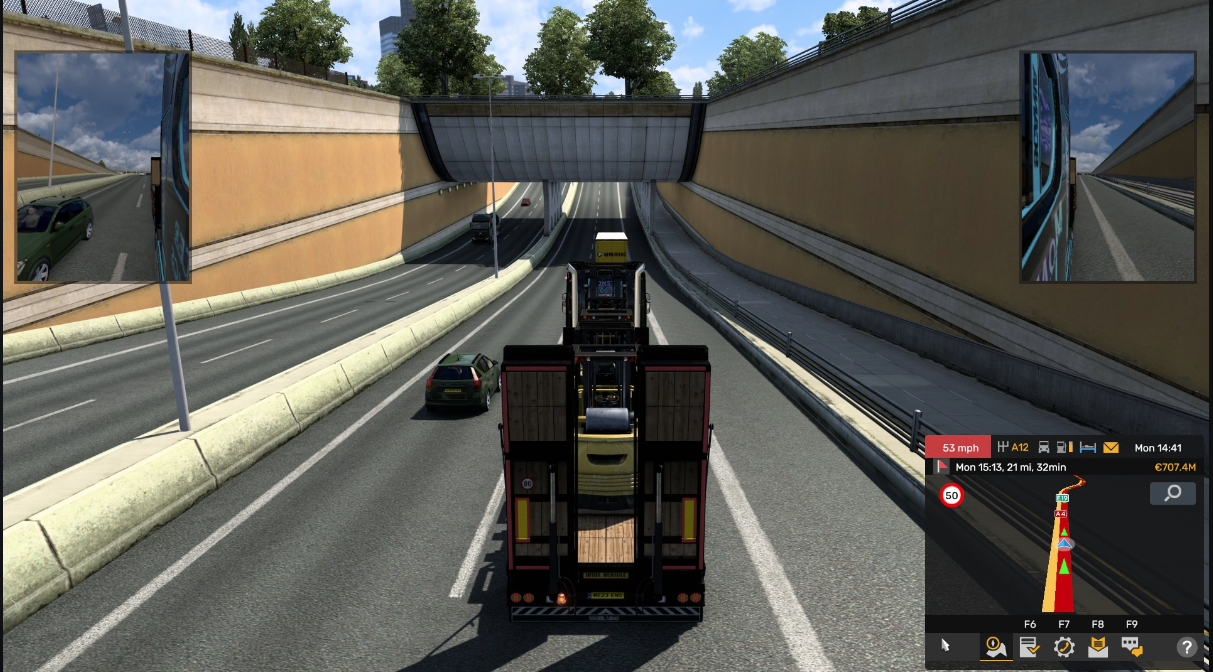Open the job info checklist tab

coord(1029,646)
